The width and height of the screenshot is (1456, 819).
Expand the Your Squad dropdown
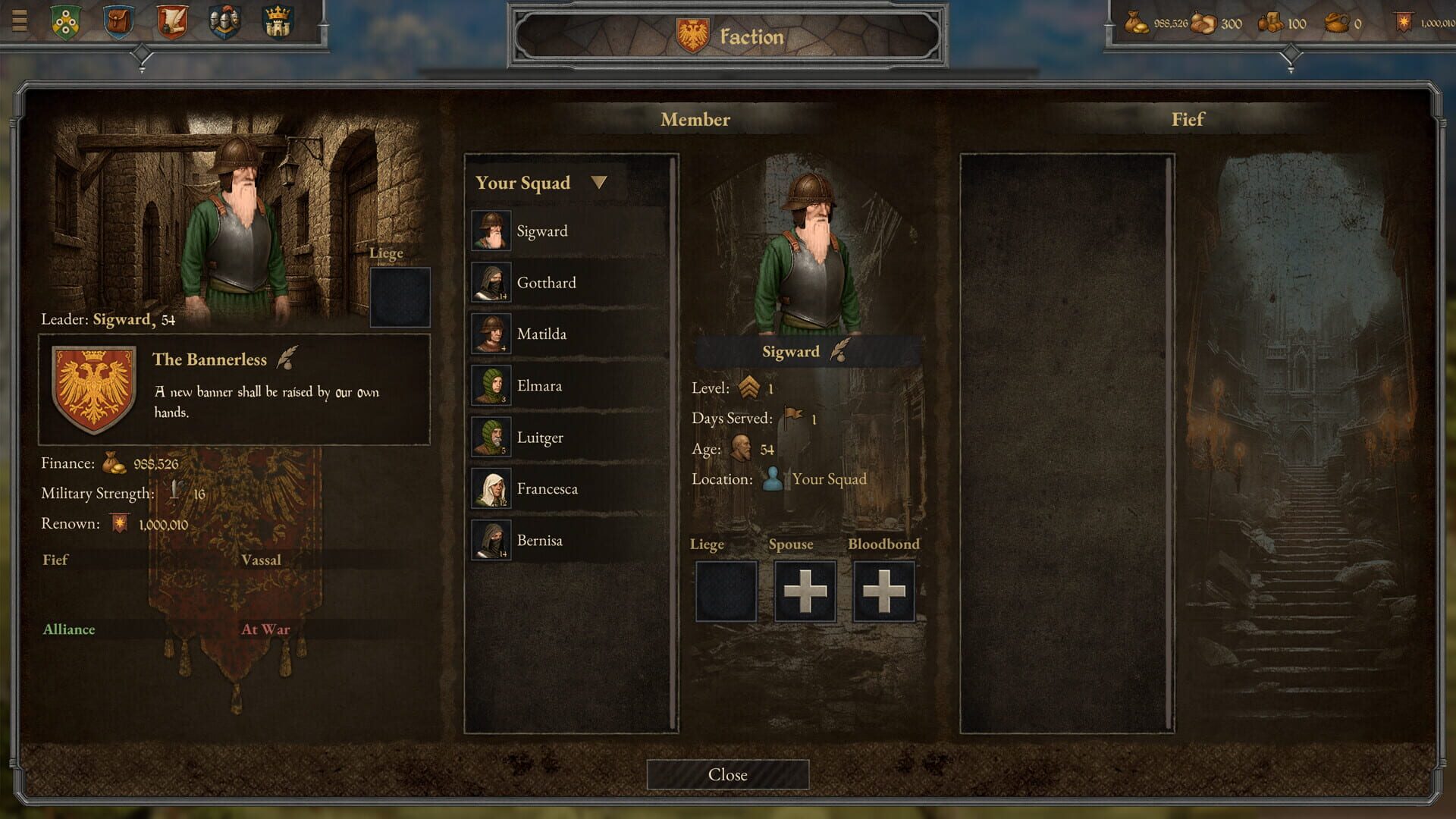[x=598, y=183]
